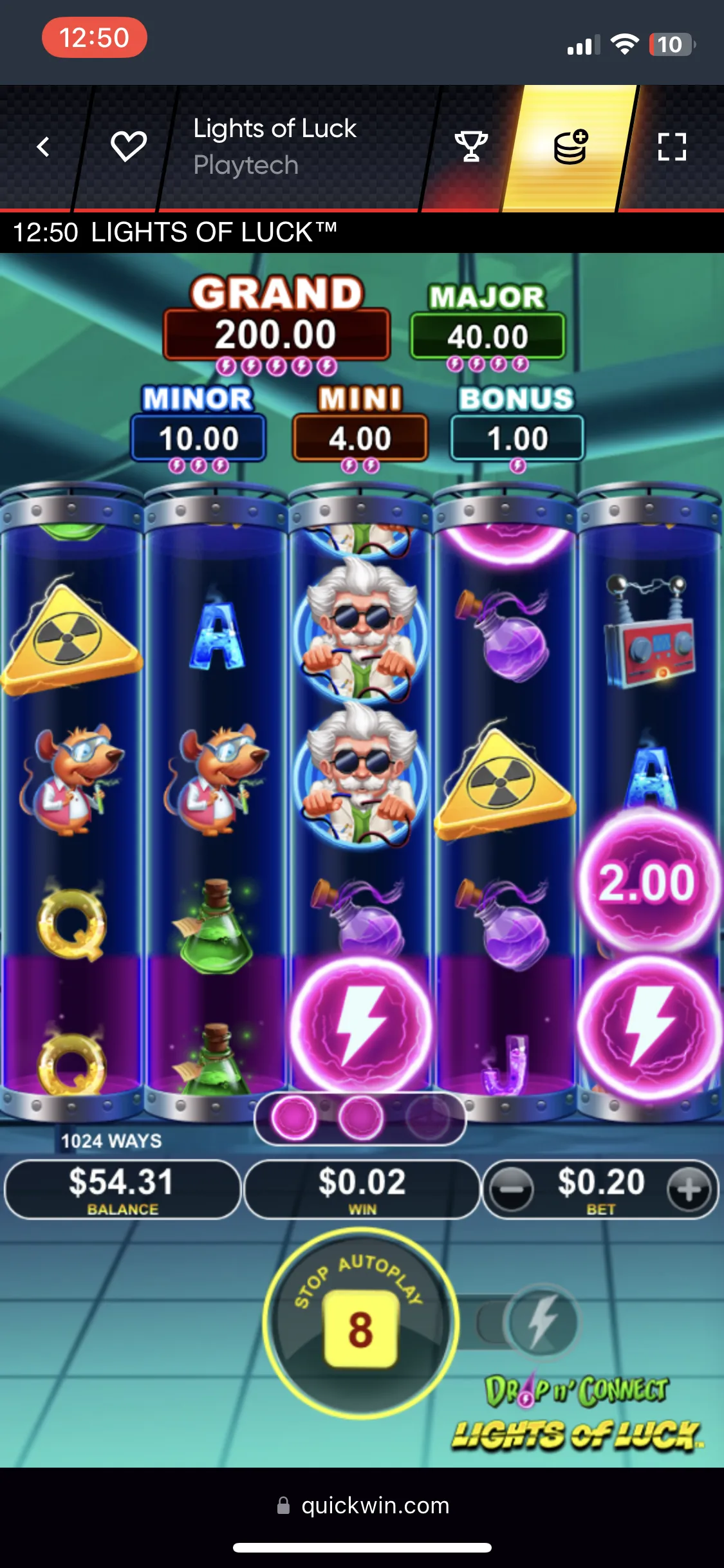
Task: Stop the autoplay spin button
Action: click(x=360, y=1323)
